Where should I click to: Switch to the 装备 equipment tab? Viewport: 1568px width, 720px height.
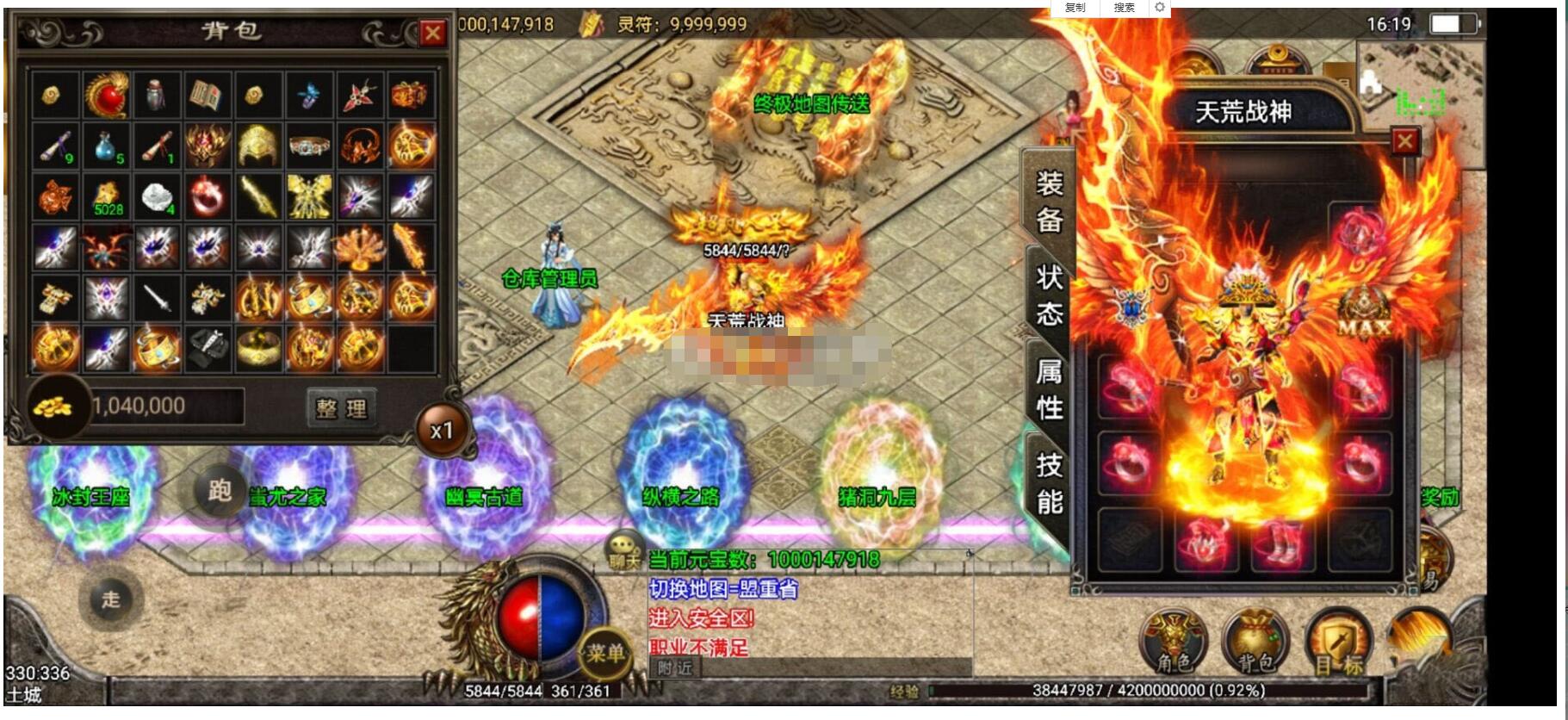point(1049,202)
